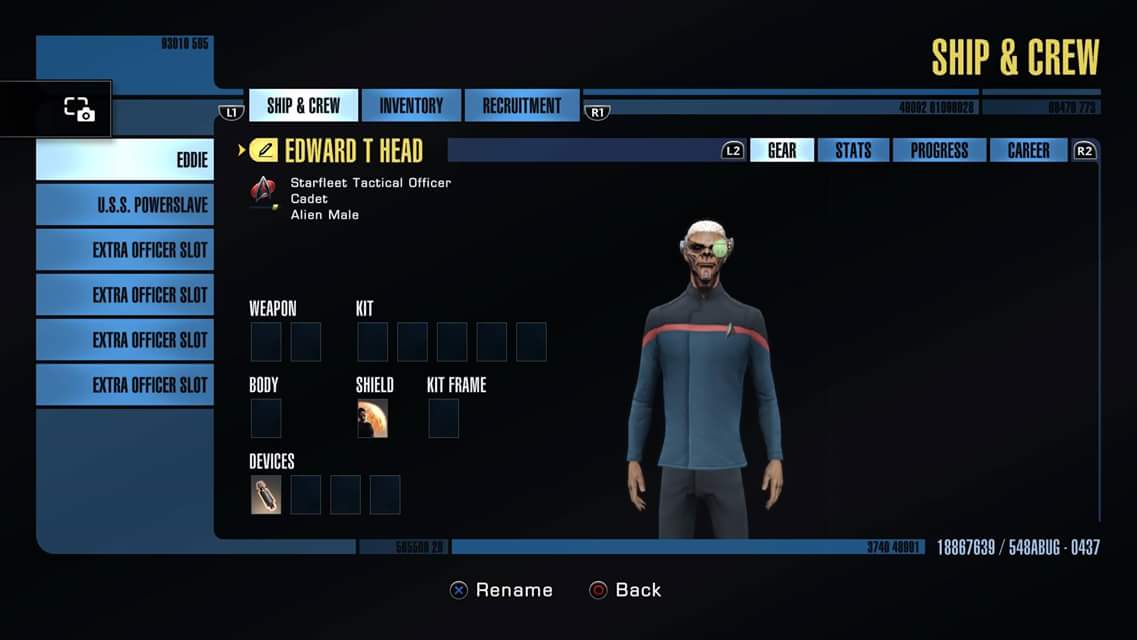Choose the U.S.S. Powerslave entry

coord(125,205)
